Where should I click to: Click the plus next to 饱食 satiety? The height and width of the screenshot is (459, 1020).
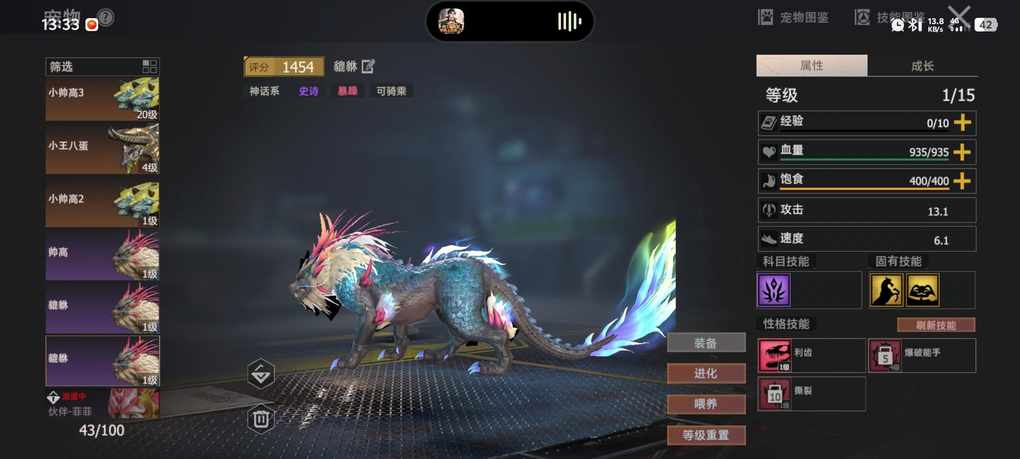(962, 181)
